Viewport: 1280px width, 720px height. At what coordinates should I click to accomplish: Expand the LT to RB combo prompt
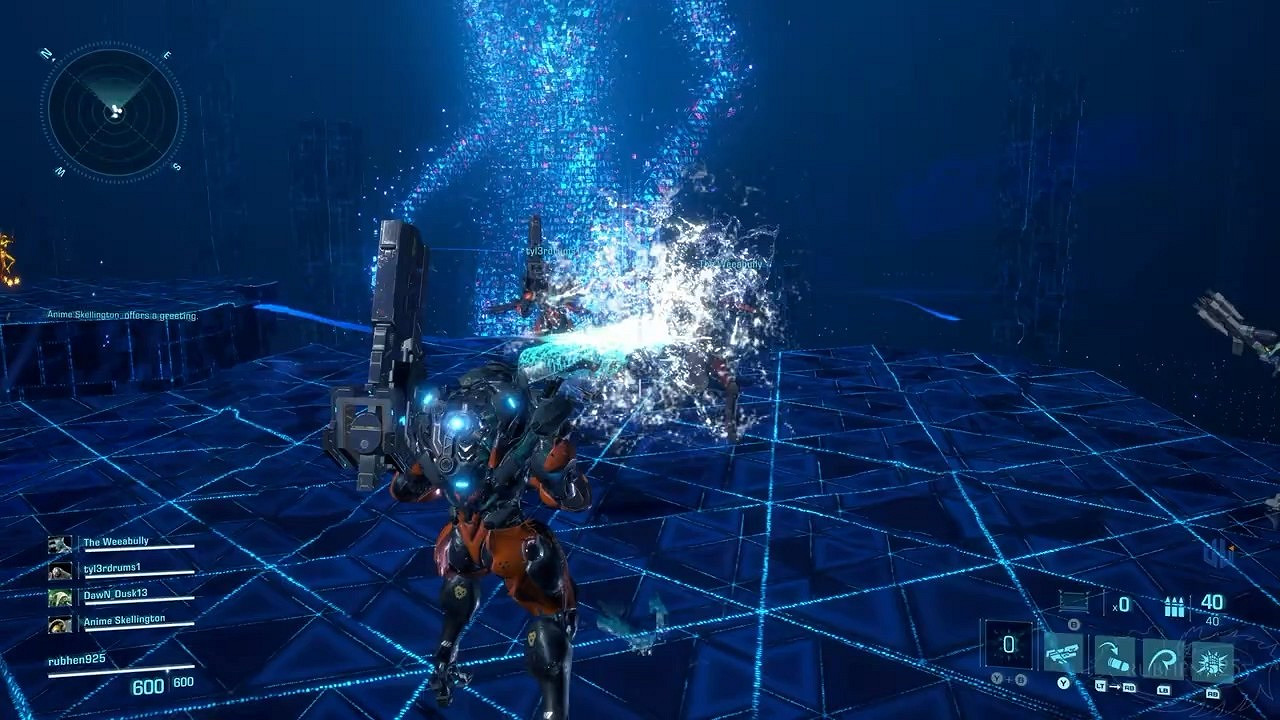pyautogui.click(x=1115, y=687)
